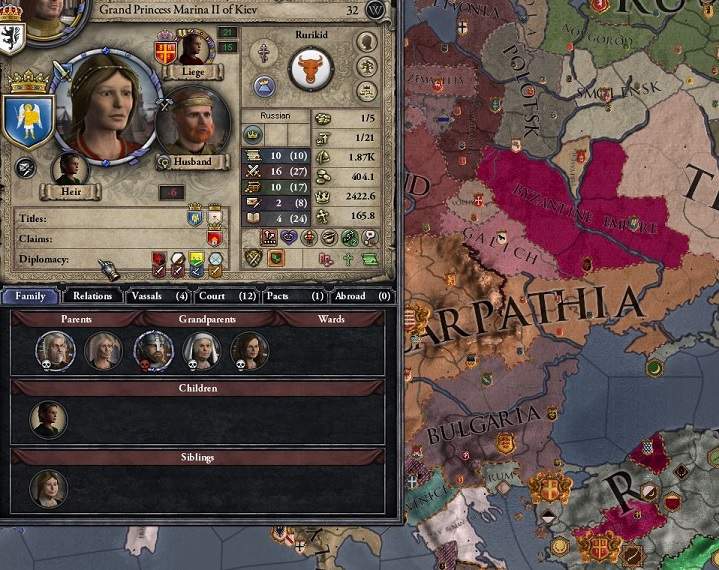Click the Rurikid dynasty bull crest

(x=311, y=70)
